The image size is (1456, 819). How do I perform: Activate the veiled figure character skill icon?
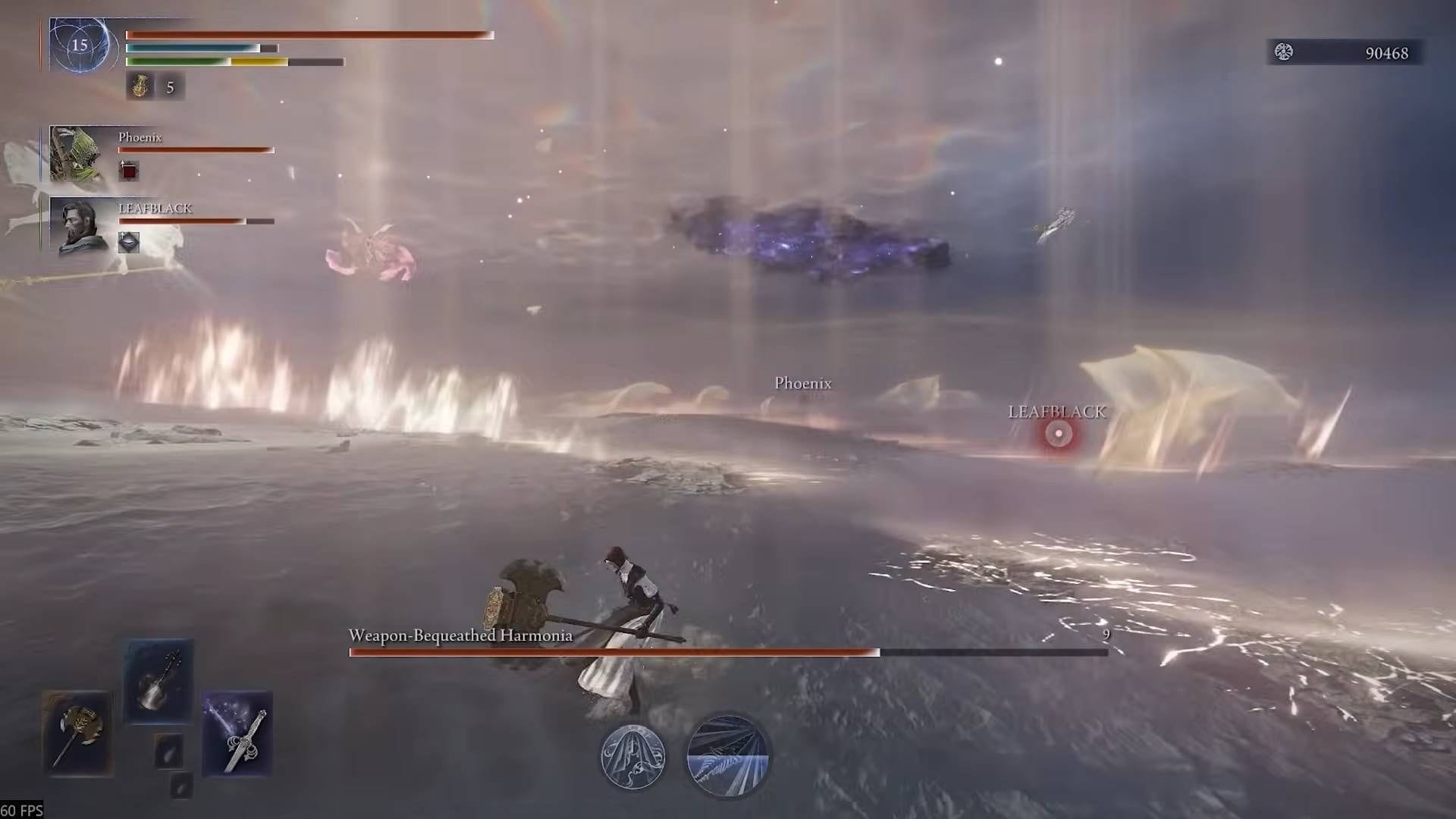coord(633,756)
